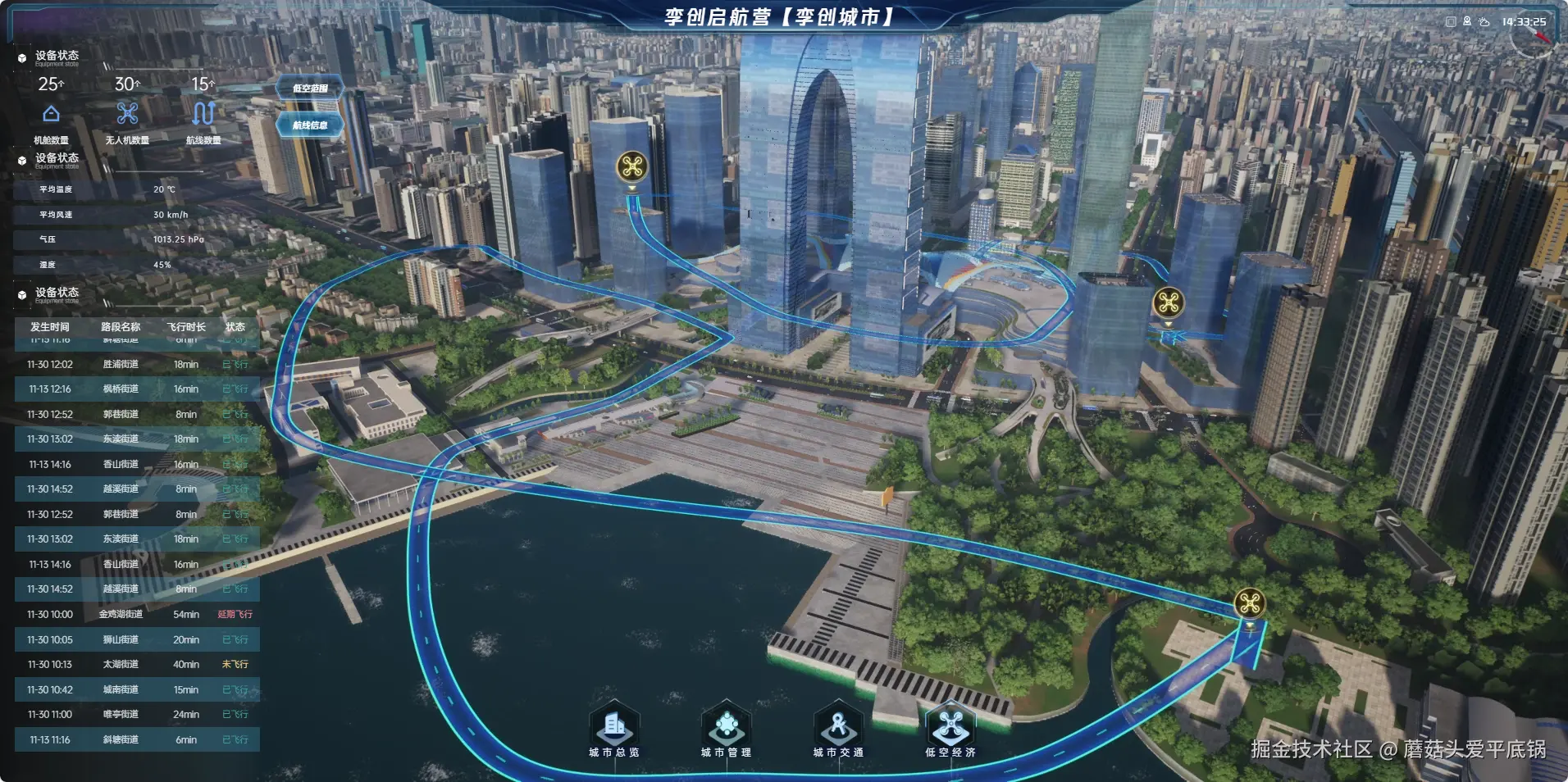Open the 唯亭街道 24min flight row

(x=137, y=715)
